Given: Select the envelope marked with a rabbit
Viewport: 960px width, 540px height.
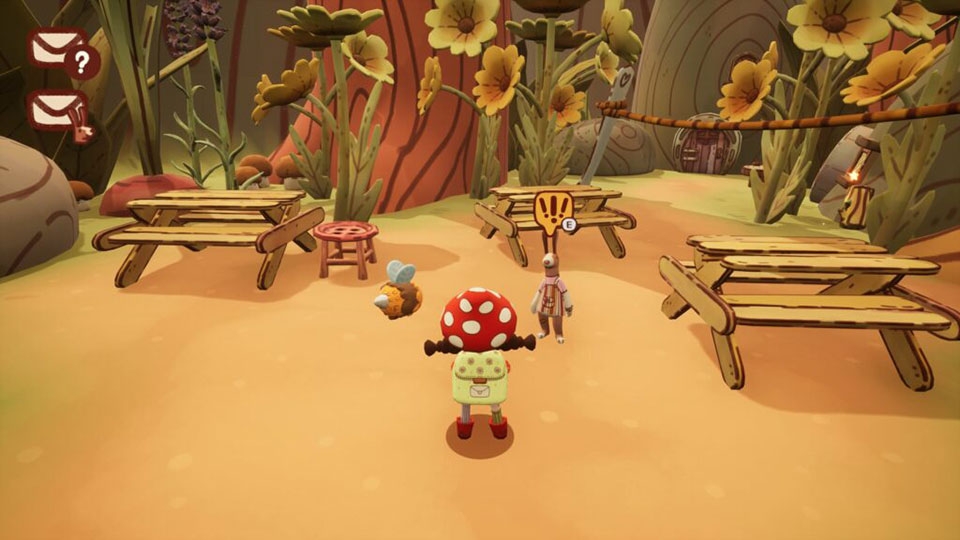Looking at the screenshot, I should (60, 112).
